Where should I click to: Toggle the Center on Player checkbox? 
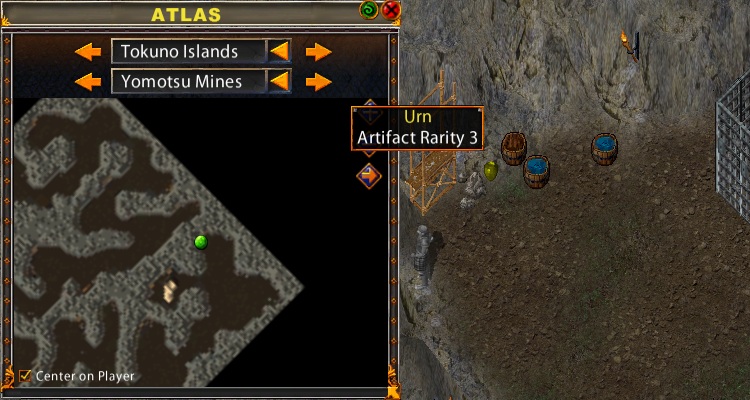(x=25, y=376)
